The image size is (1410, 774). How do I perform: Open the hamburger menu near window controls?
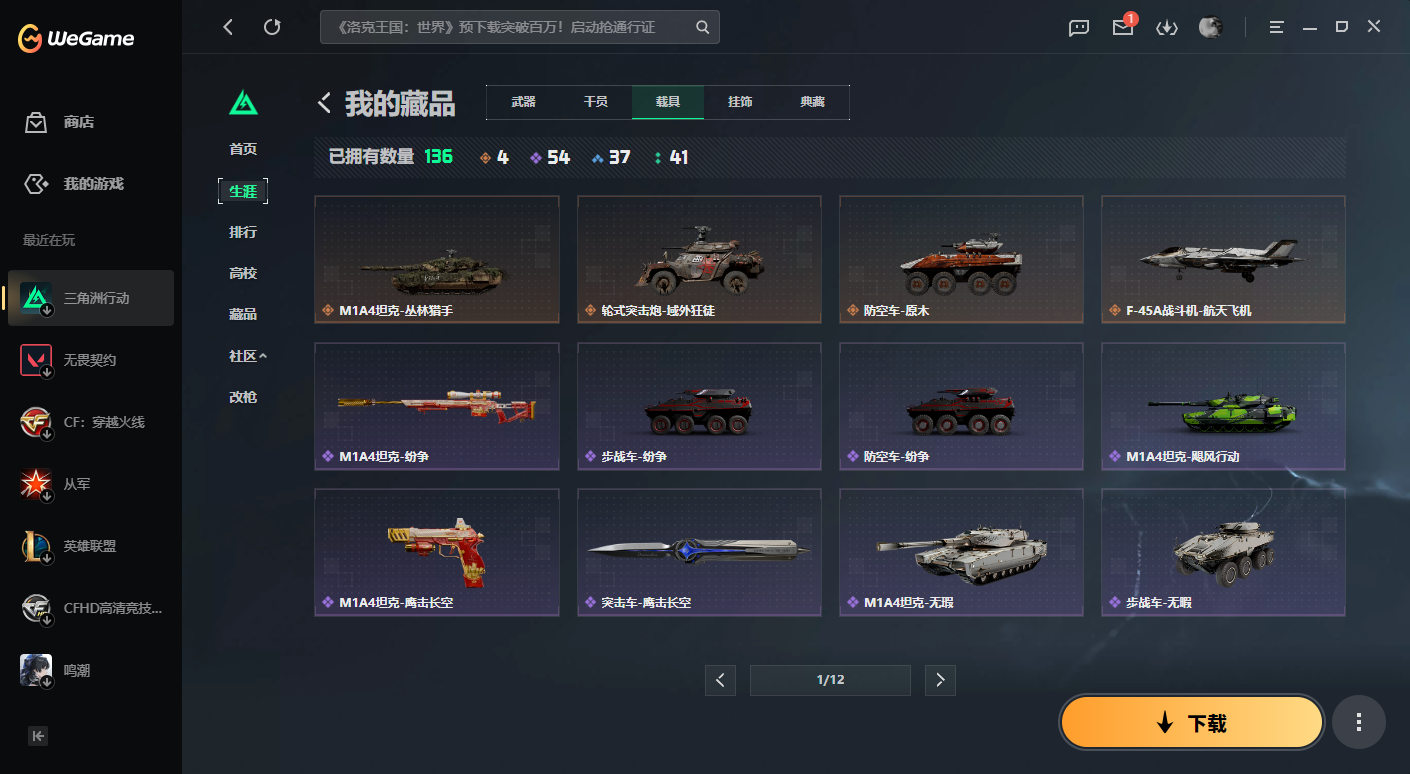(1276, 27)
